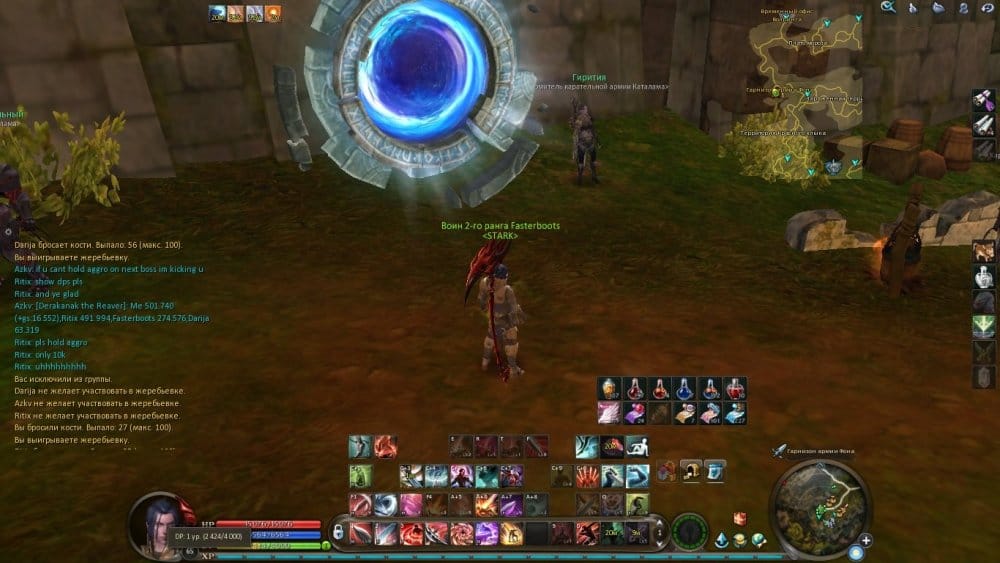
Task: Click the magnifying glass icon at top
Action: coord(888,8)
